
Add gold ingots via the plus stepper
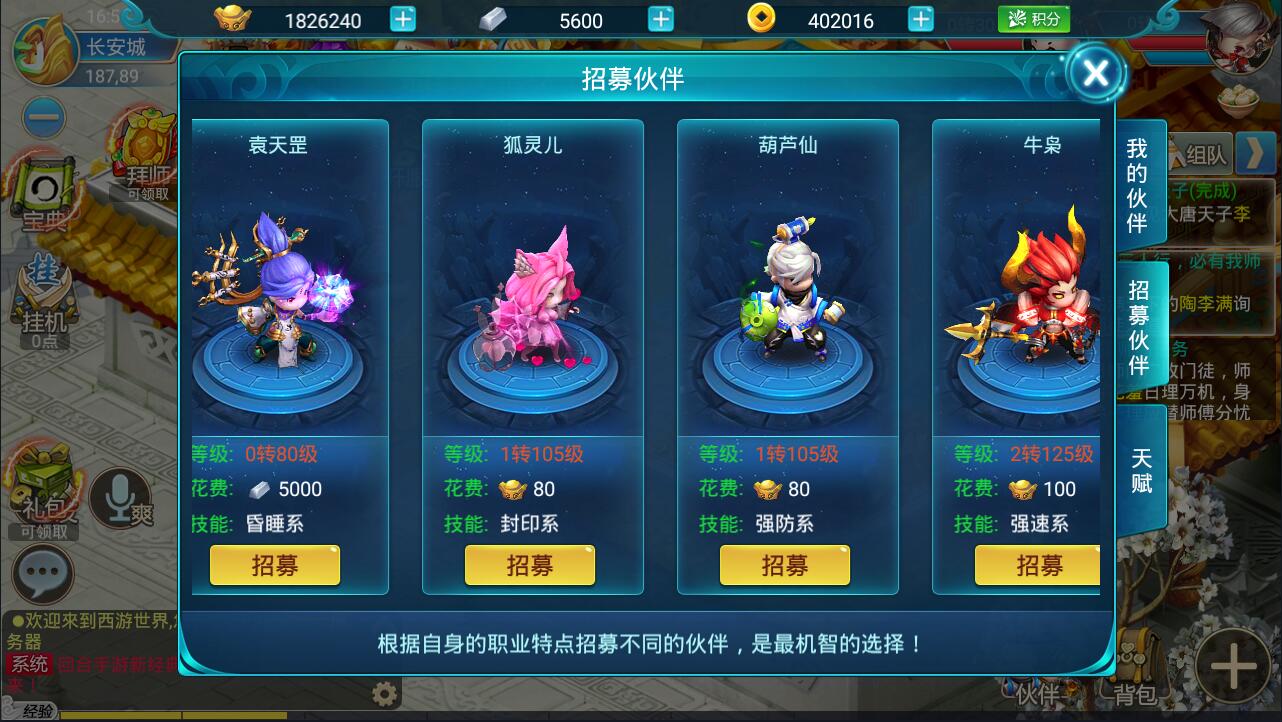coord(401,19)
